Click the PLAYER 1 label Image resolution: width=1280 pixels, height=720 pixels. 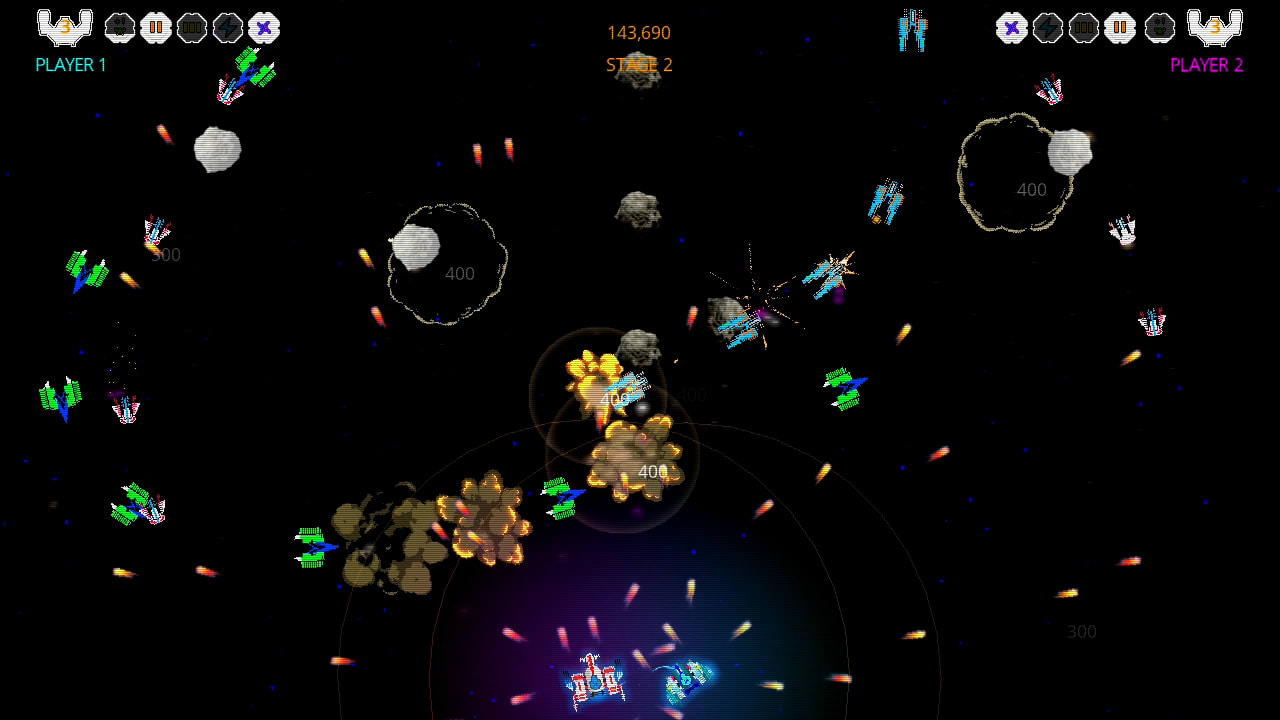(x=69, y=64)
